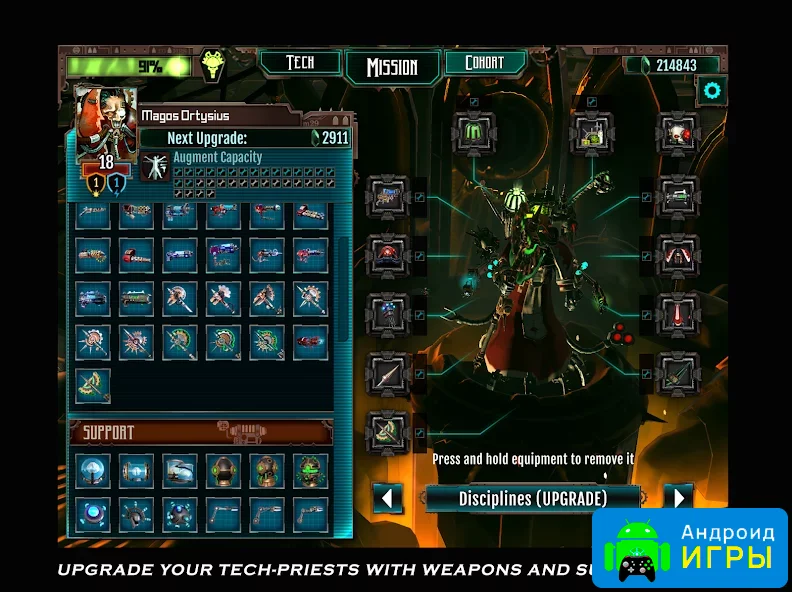The width and height of the screenshot is (792, 592).
Task: Switch to the Tech tab
Action: (x=300, y=63)
